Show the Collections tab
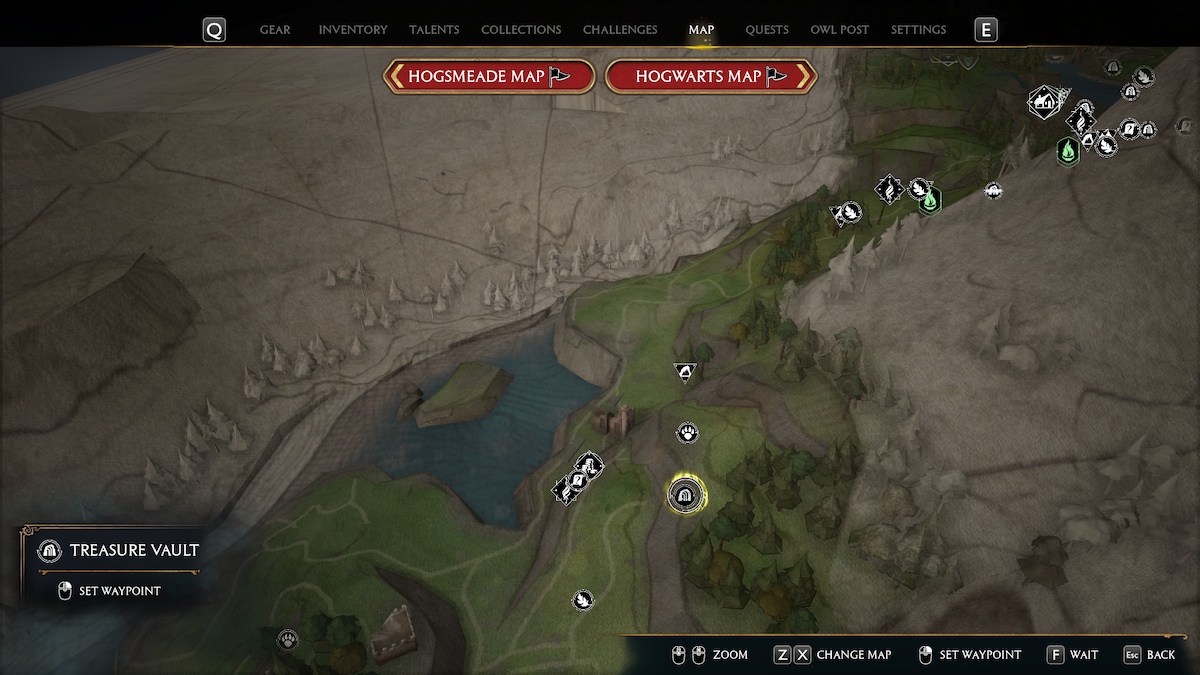 click(x=521, y=30)
